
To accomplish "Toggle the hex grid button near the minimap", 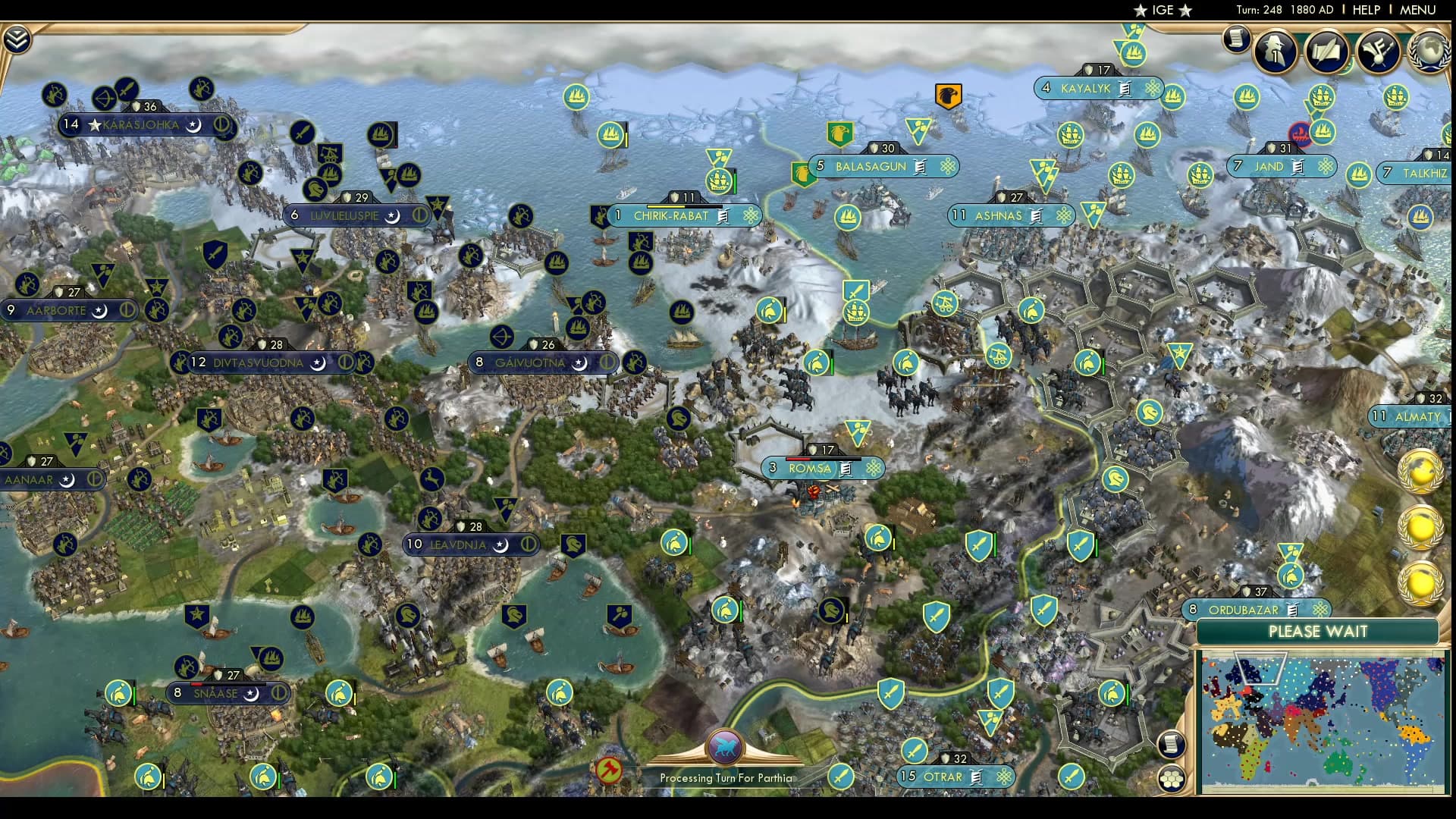I will pyautogui.click(x=1172, y=780).
